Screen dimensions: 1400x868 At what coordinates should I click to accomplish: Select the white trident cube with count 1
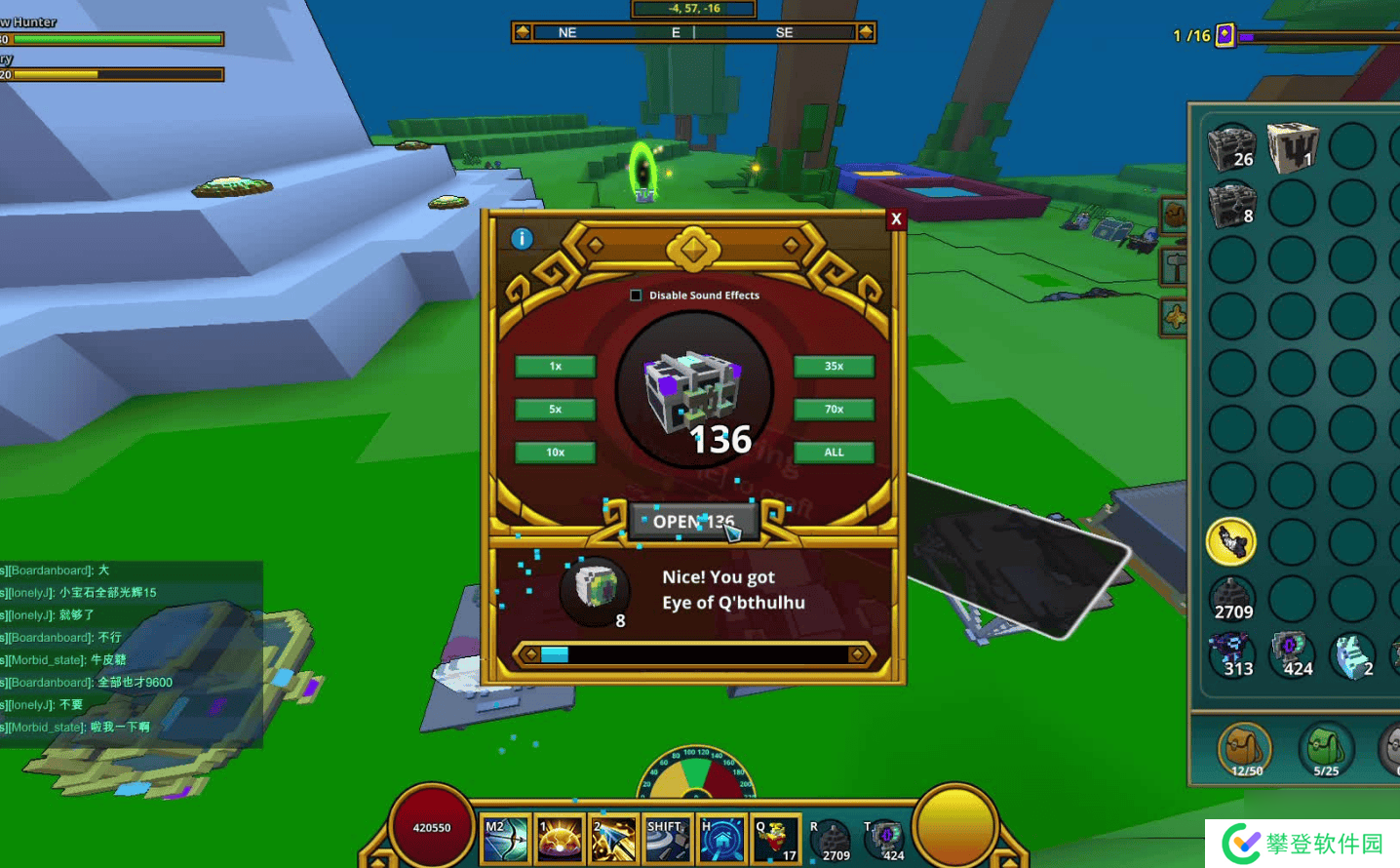(x=1292, y=147)
